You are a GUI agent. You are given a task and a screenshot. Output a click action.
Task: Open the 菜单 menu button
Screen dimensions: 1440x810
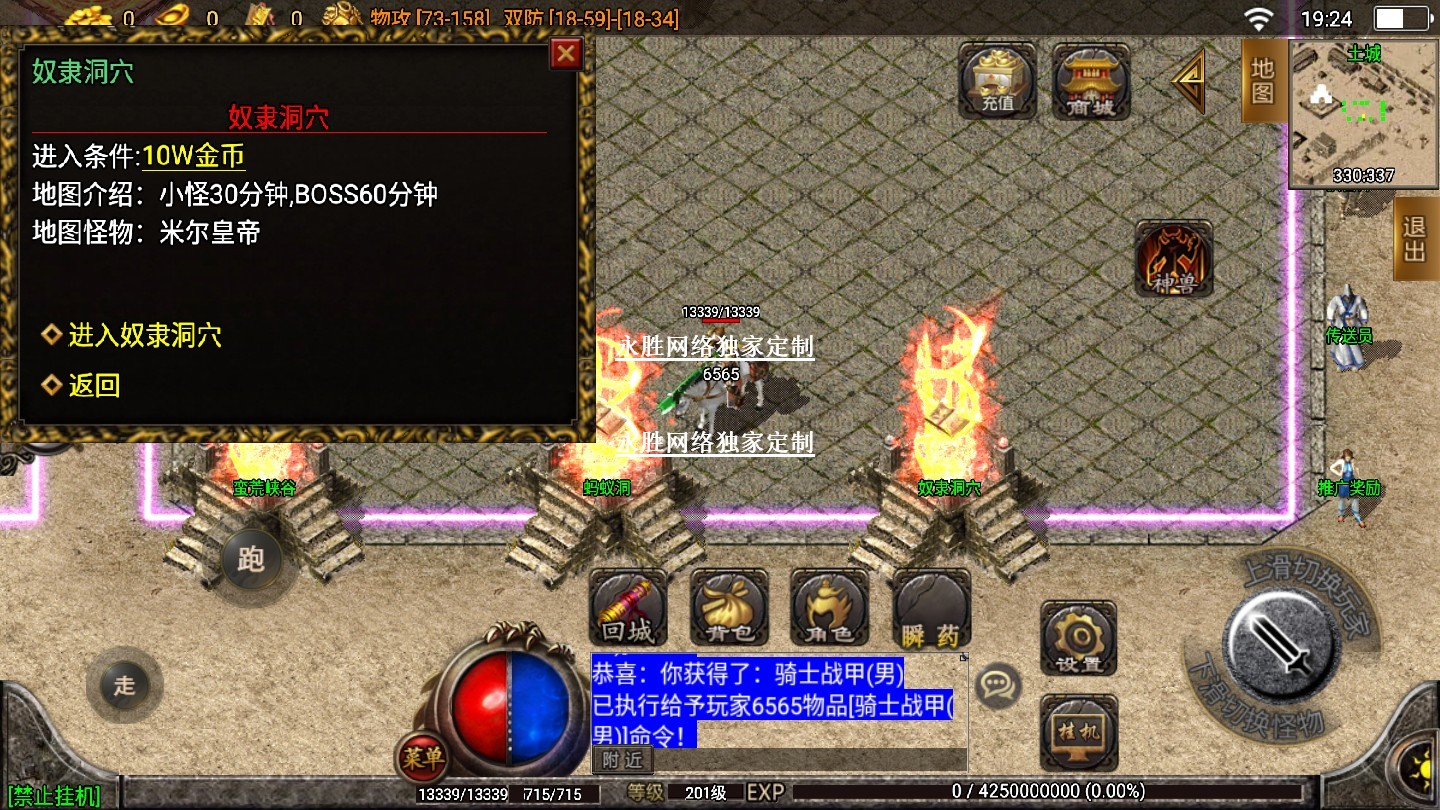tap(421, 758)
